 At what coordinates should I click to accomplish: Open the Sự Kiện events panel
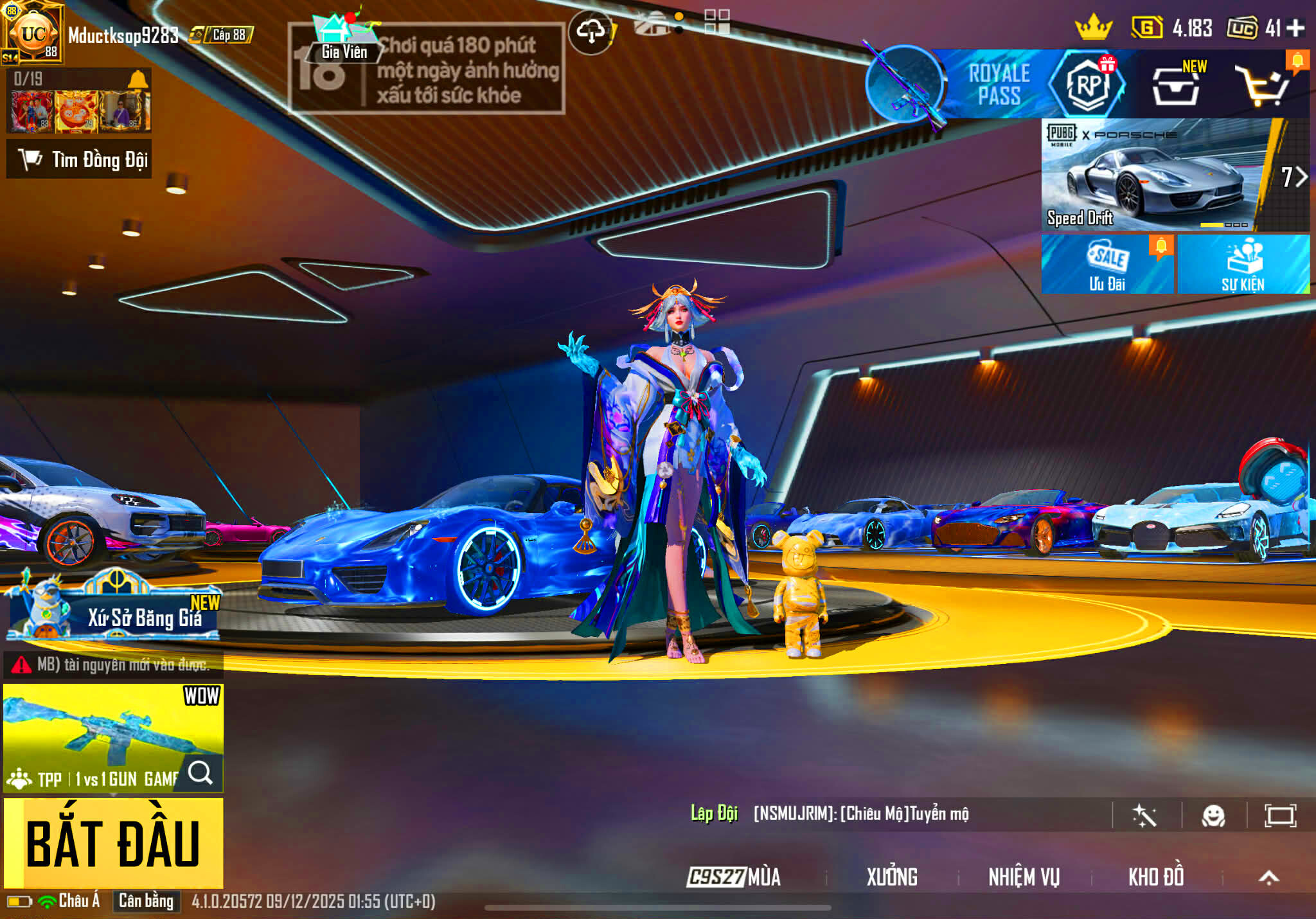[1243, 264]
